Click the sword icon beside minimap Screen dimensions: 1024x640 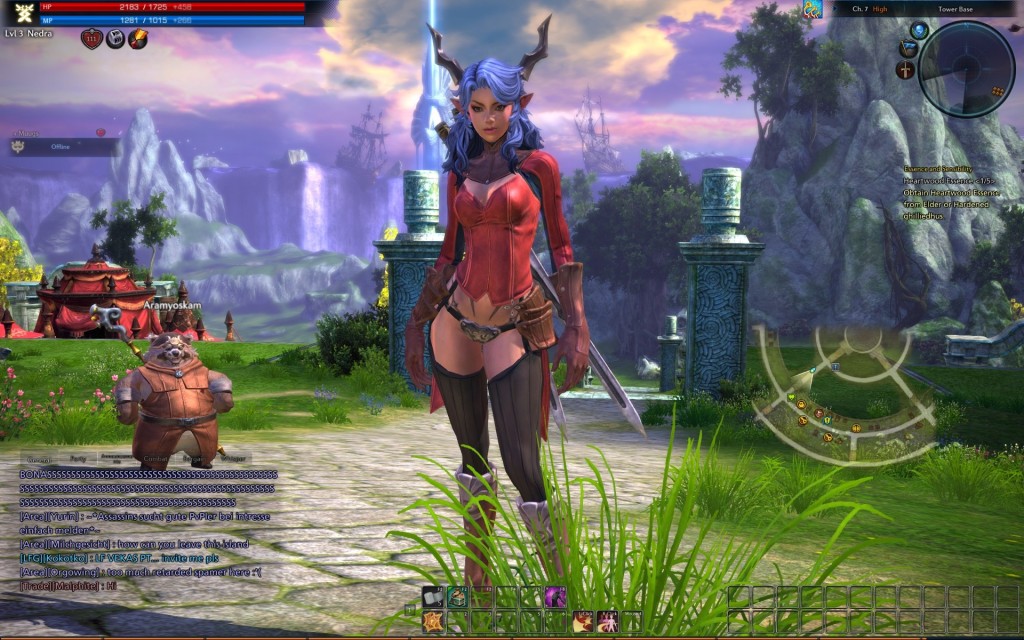[906, 70]
